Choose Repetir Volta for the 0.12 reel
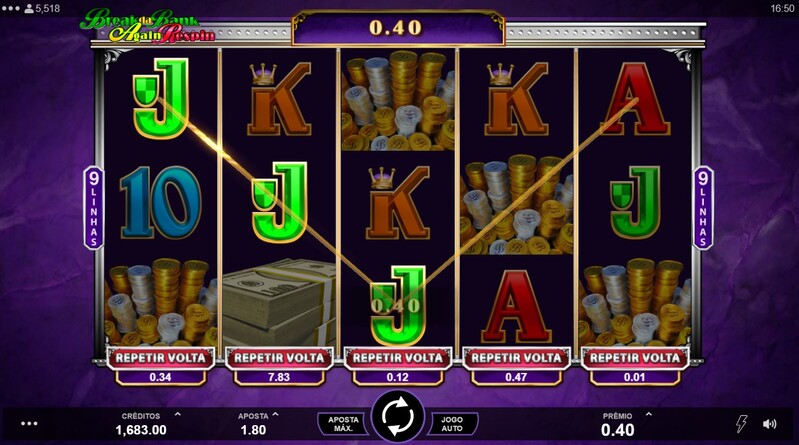Screen dimensions: 799x445 pyautogui.click(x=398, y=357)
